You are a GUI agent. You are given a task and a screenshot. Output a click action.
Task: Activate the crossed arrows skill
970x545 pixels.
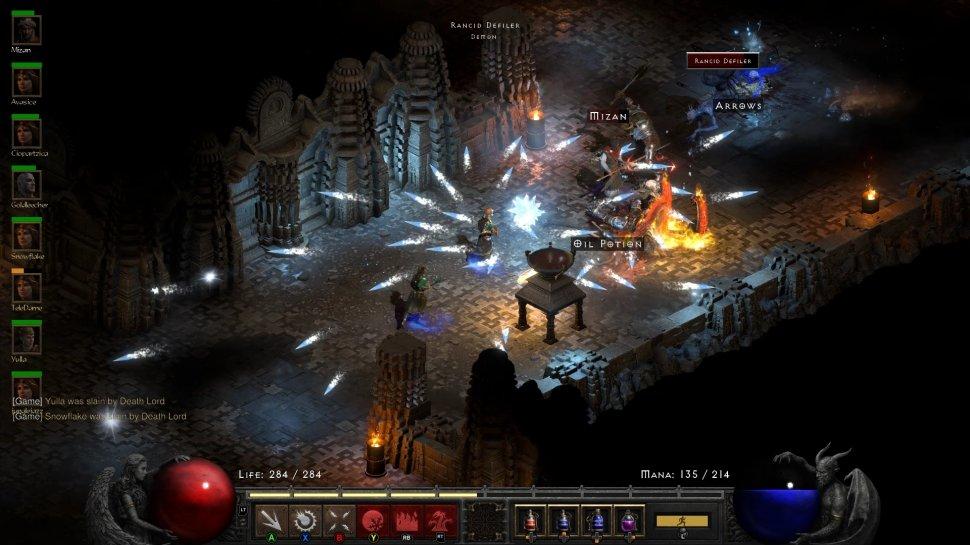click(338, 521)
